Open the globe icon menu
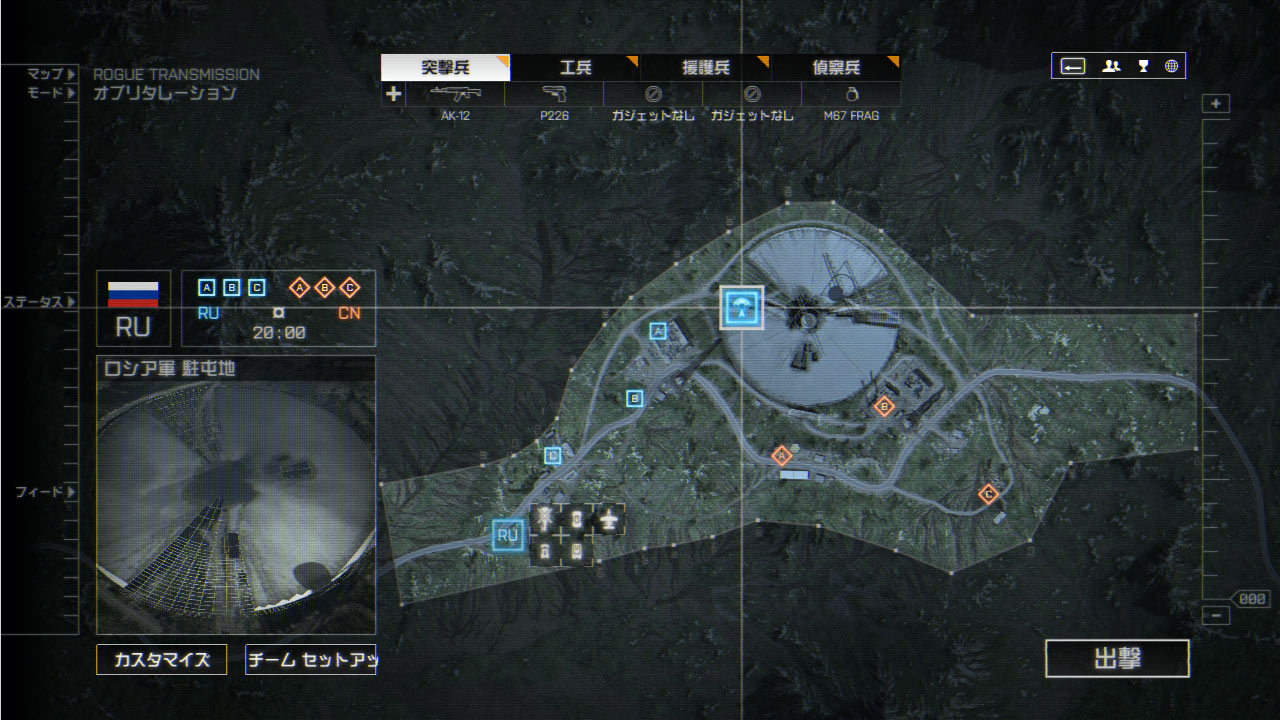The height and width of the screenshot is (720, 1280). point(1171,66)
